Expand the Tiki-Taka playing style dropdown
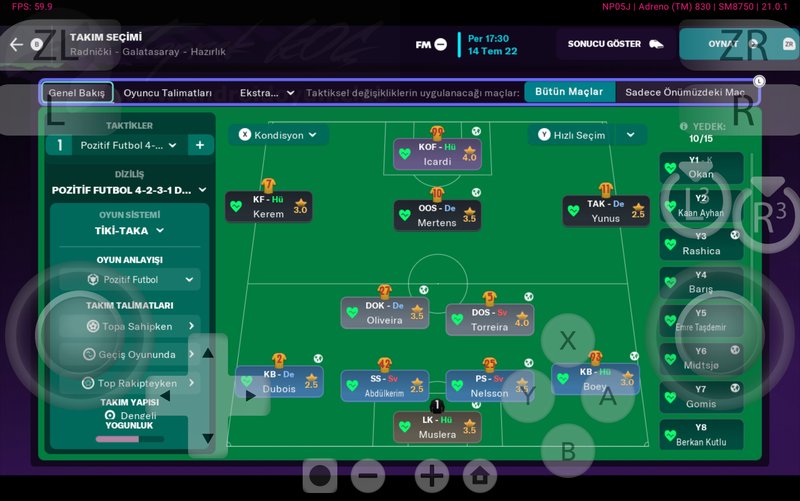The image size is (800, 501). (x=129, y=230)
